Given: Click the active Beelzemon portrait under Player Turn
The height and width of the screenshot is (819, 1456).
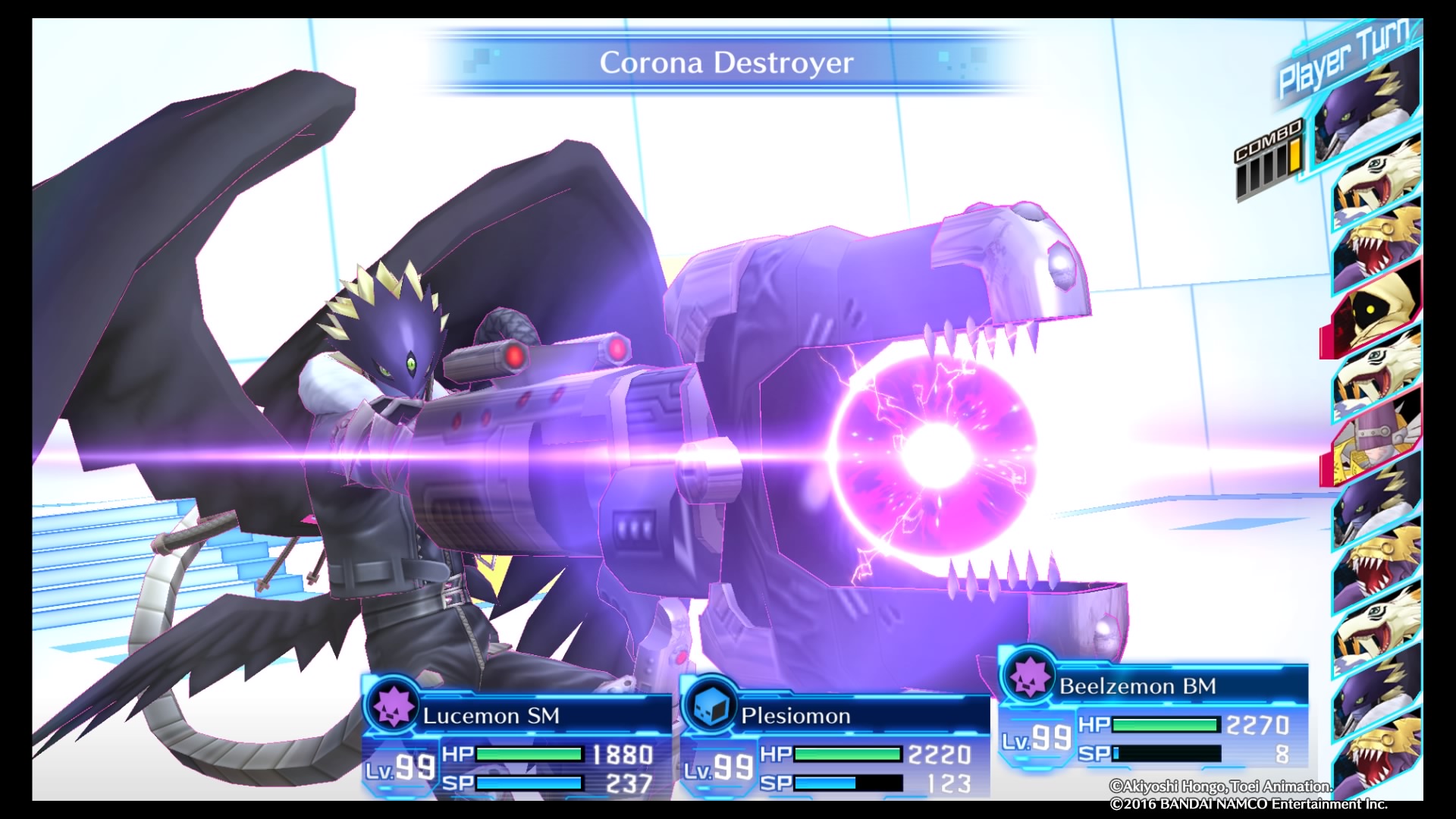Looking at the screenshot, I should pyautogui.click(x=1365, y=114).
